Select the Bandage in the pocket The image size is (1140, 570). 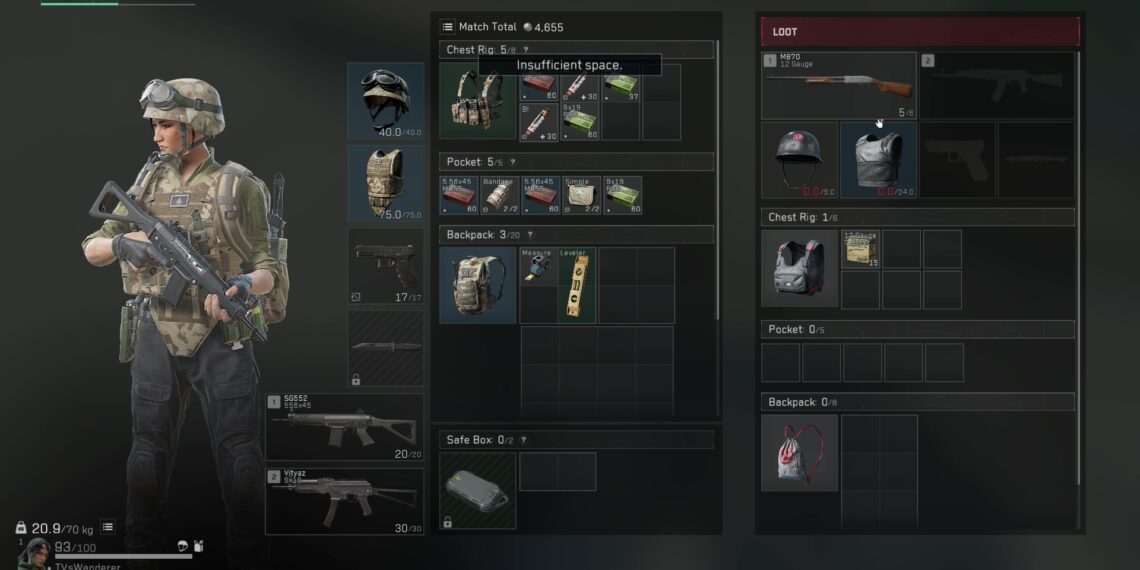pos(498,195)
